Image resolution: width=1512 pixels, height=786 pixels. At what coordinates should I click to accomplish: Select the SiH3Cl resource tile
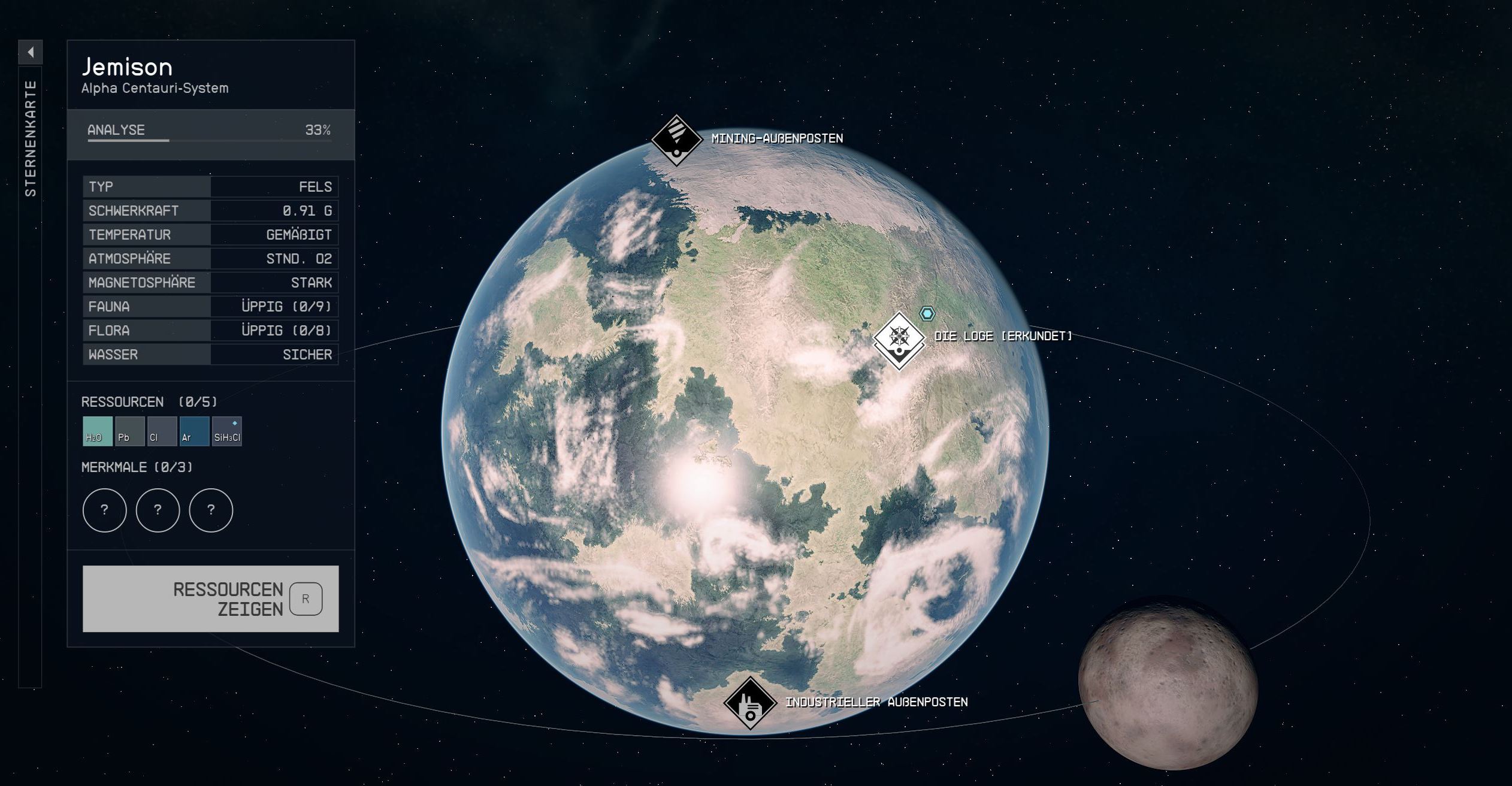click(x=227, y=431)
